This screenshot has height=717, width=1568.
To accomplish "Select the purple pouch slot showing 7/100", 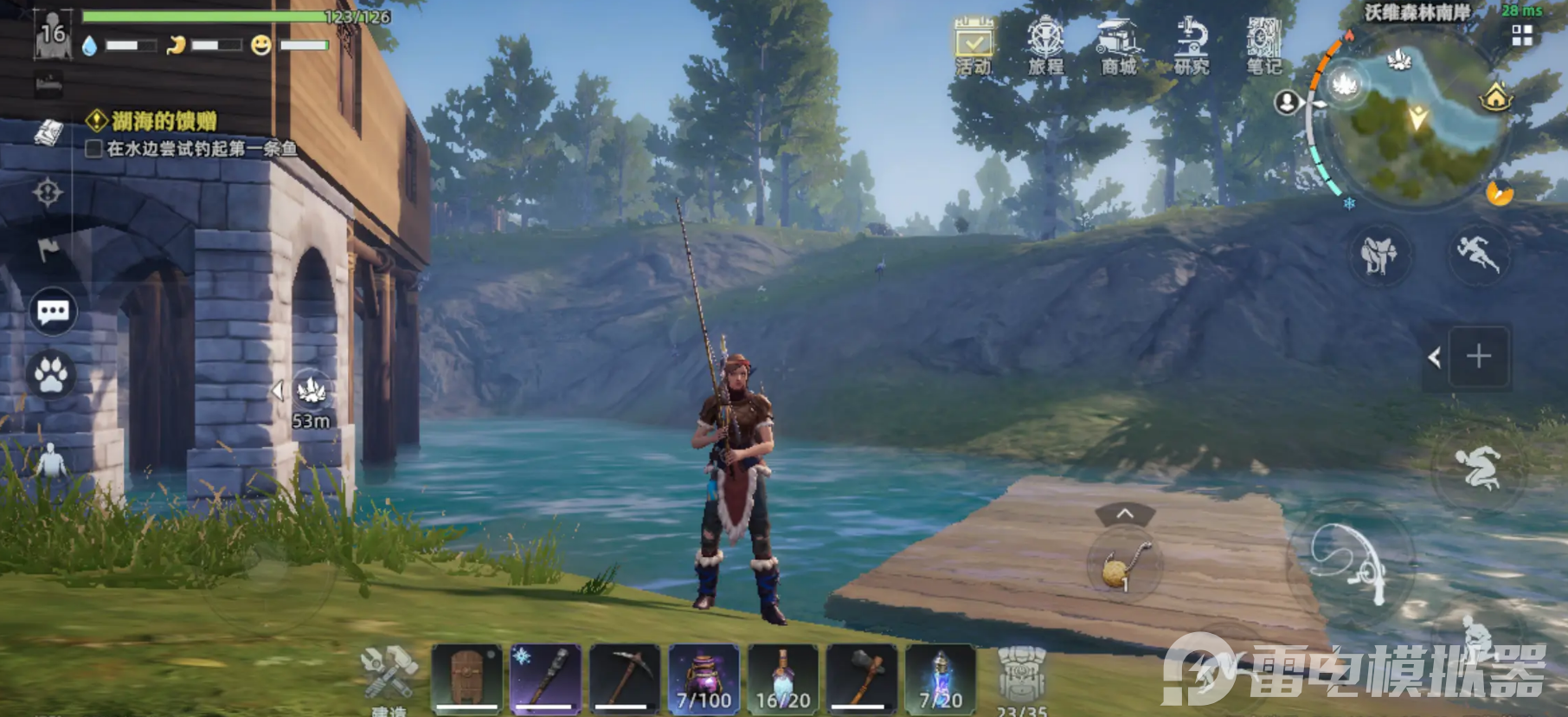I will 704,678.
